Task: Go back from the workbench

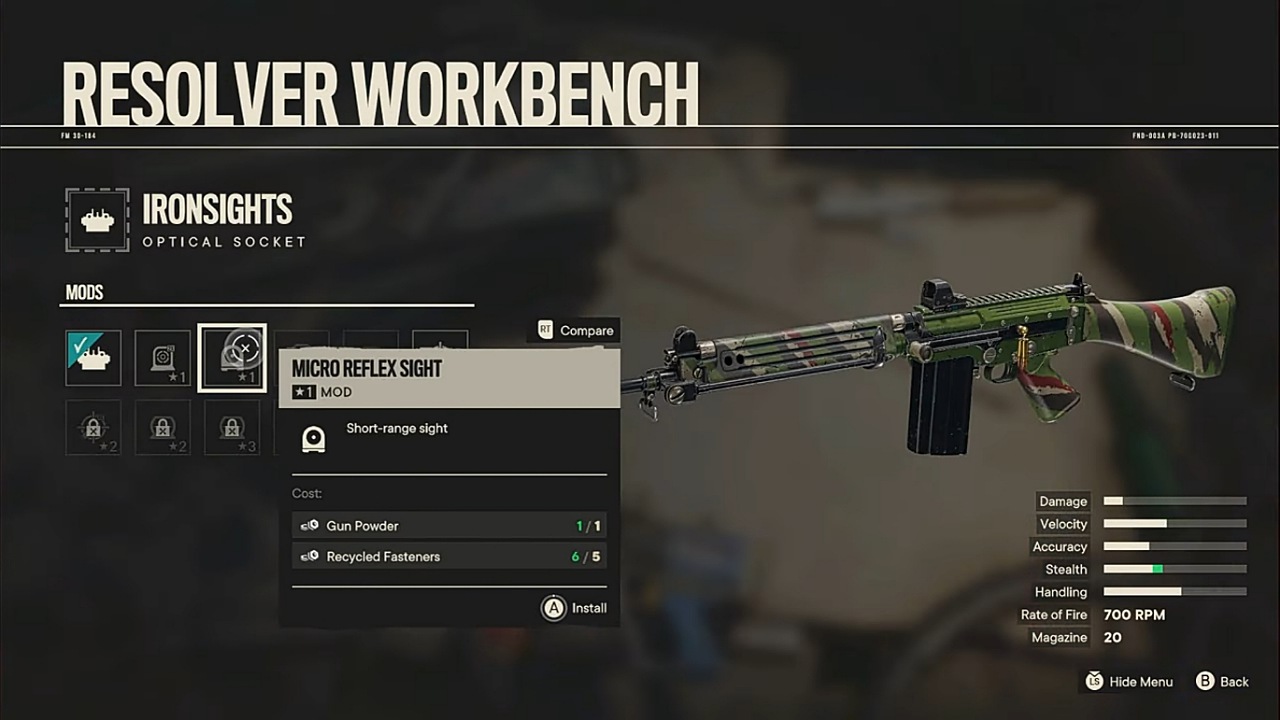Action: (1222, 681)
